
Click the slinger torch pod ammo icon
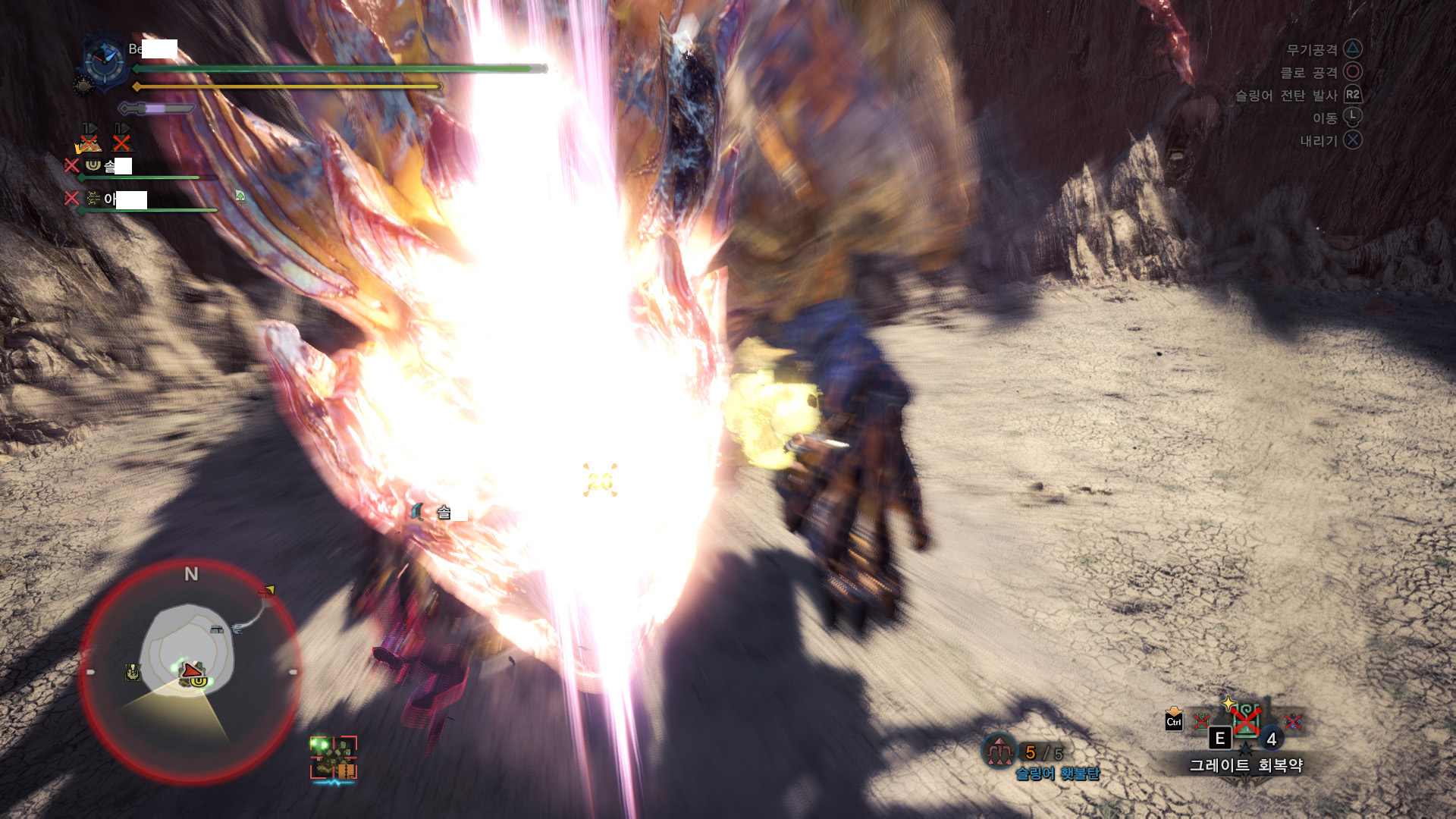coord(999,752)
